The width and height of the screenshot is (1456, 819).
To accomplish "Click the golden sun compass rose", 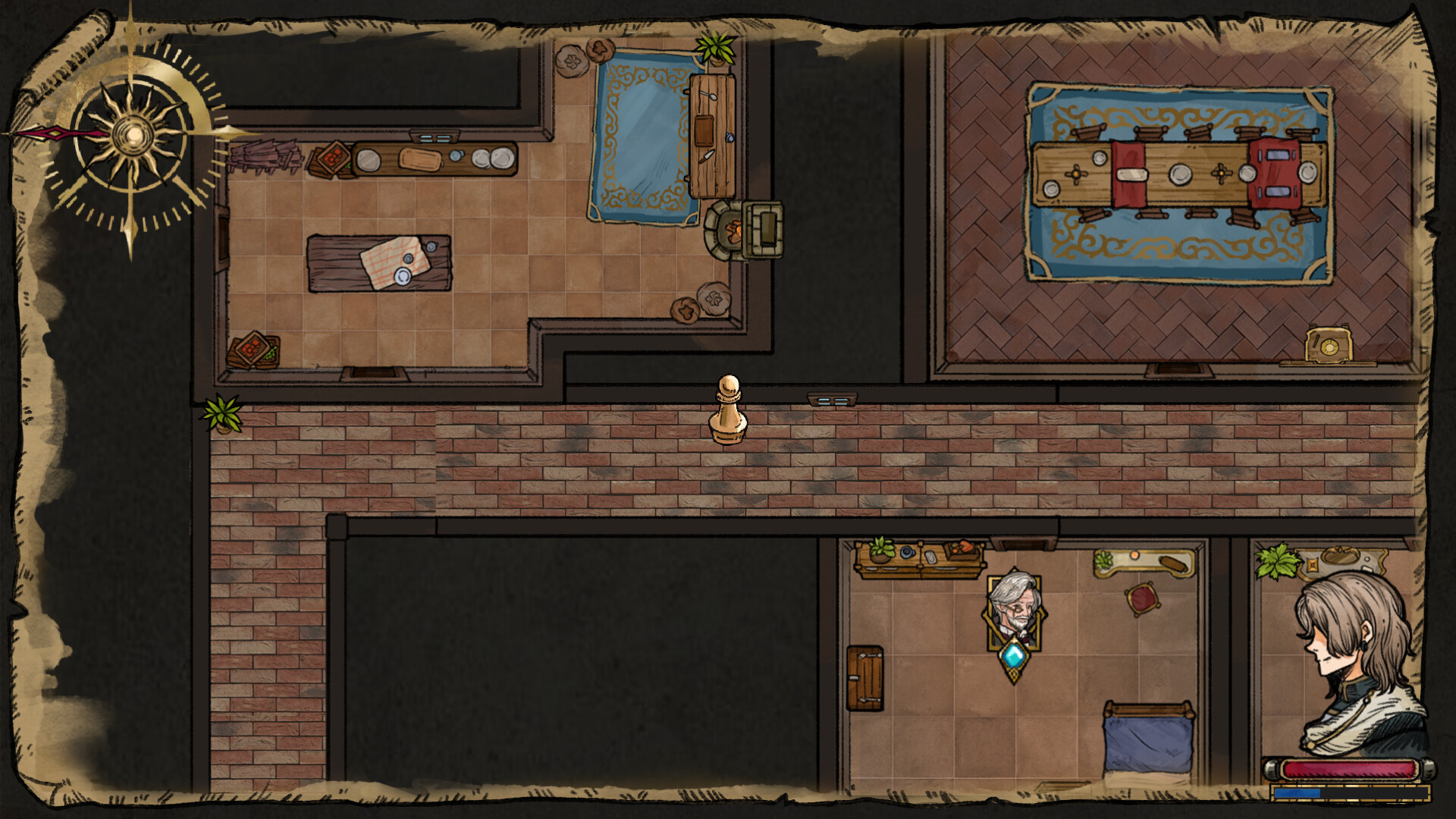I will [x=133, y=133].
